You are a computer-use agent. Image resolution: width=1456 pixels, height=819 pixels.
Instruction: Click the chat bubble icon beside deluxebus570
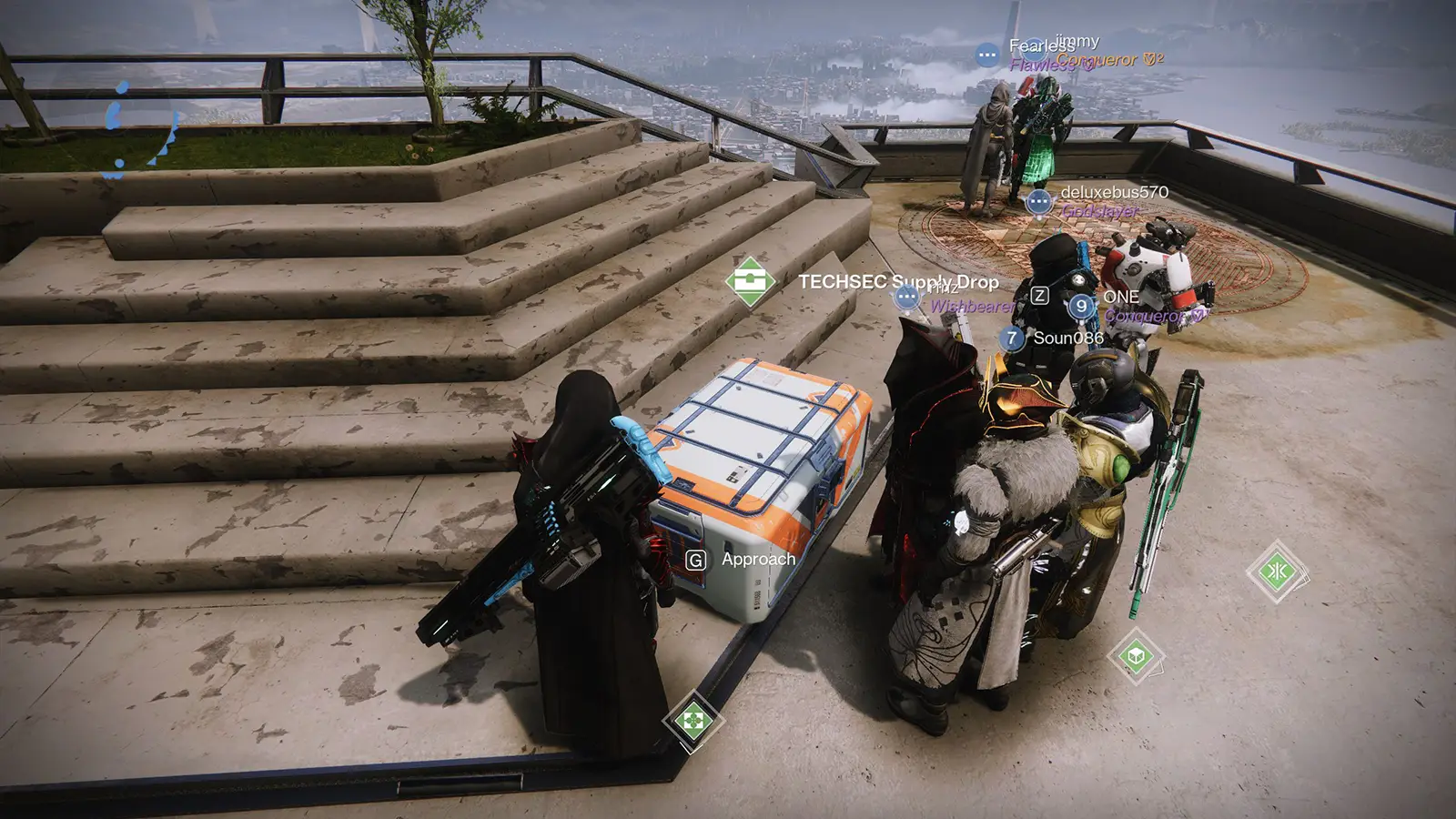coord(1038,201)
